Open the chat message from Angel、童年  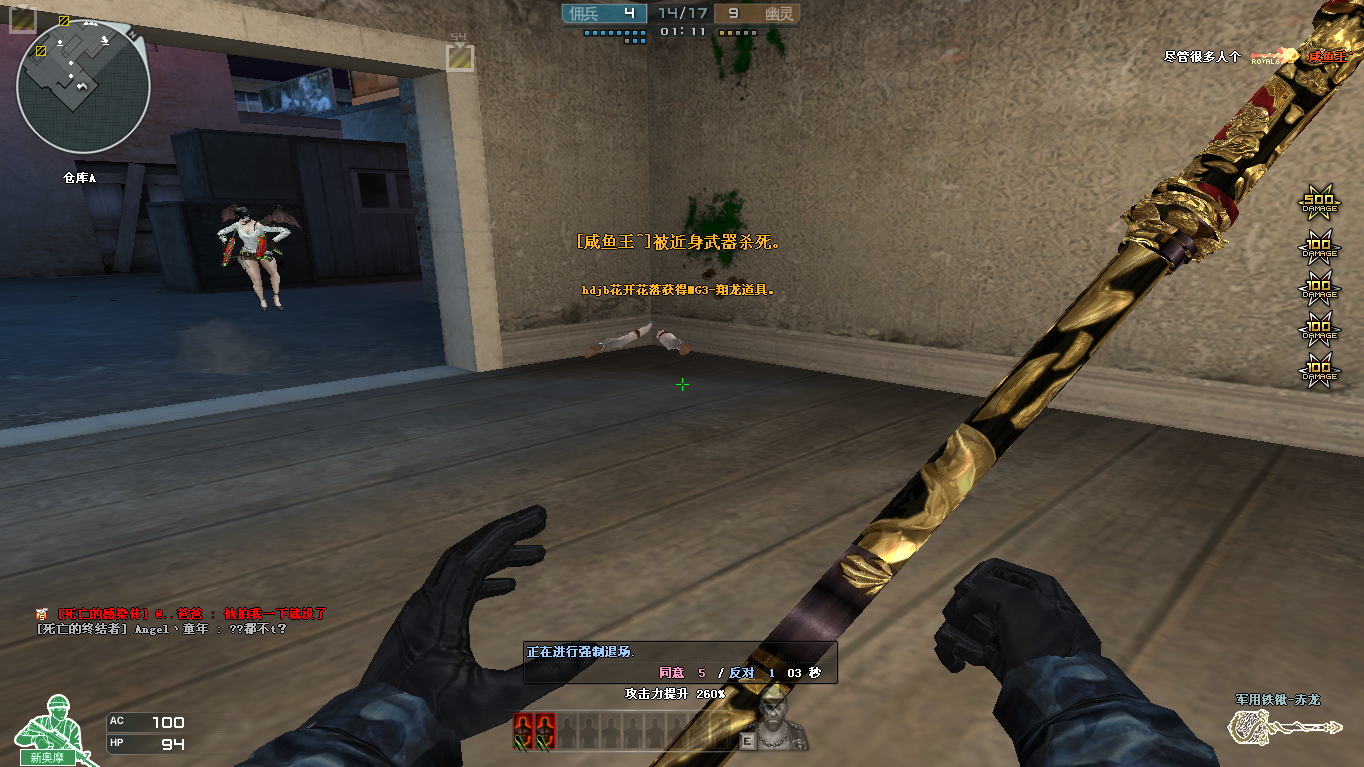[161, 629]
